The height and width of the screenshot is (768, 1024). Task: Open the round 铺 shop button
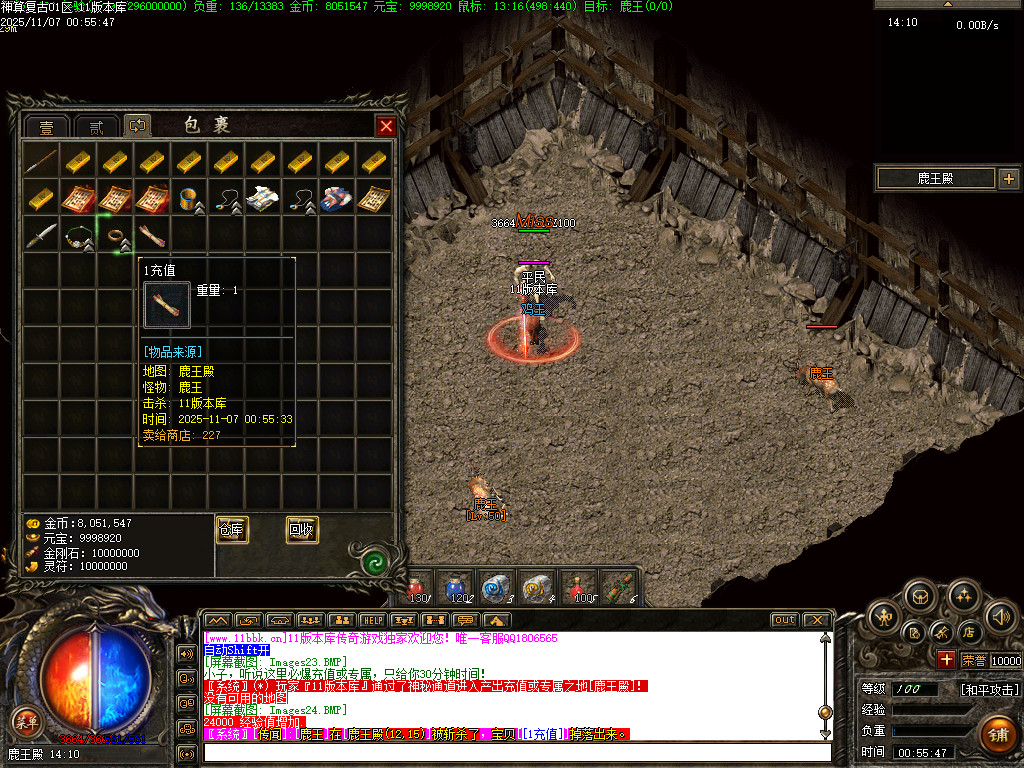997,734
